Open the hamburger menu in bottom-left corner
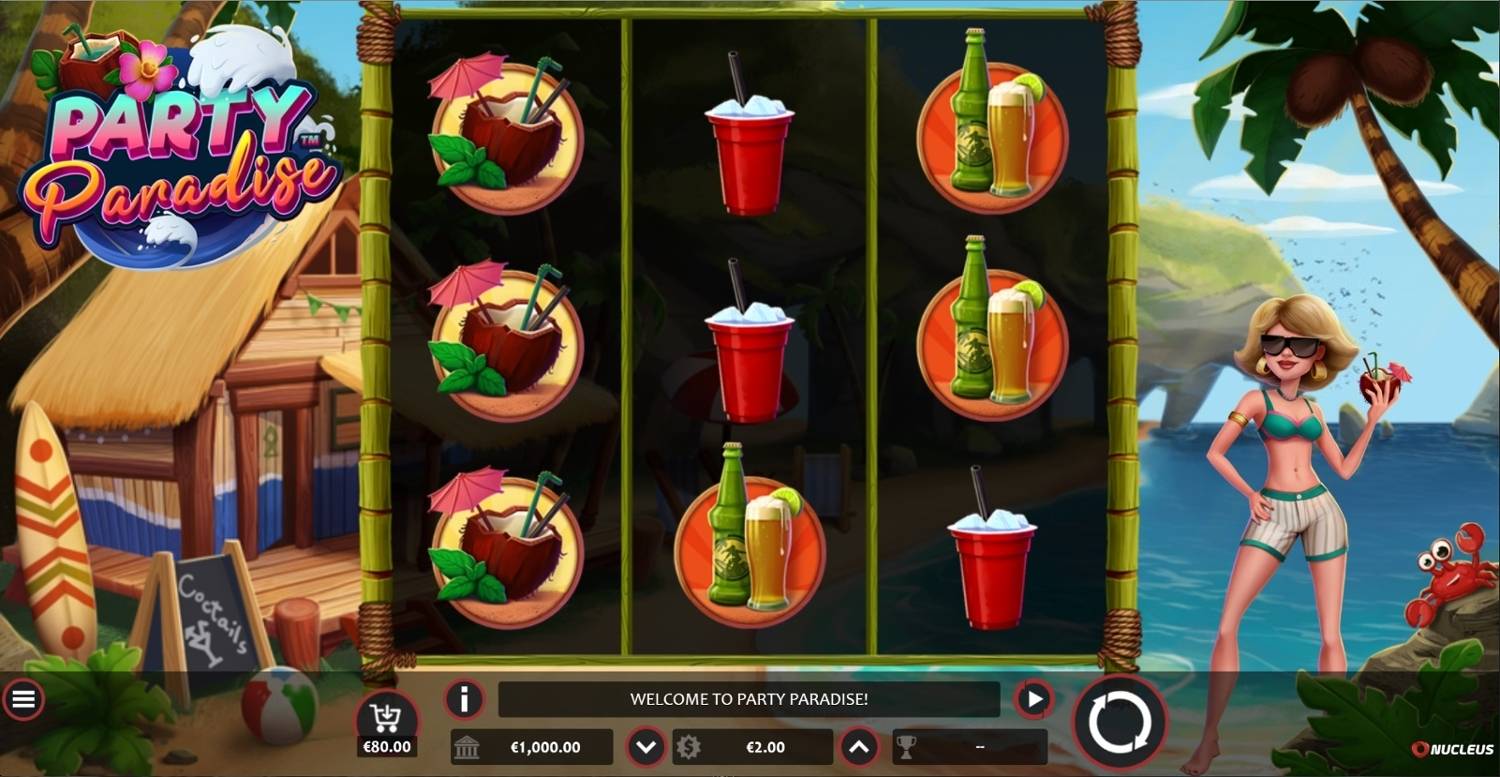Image resolution: width=1500 pixels, height=777 pixels. point(23,699)
